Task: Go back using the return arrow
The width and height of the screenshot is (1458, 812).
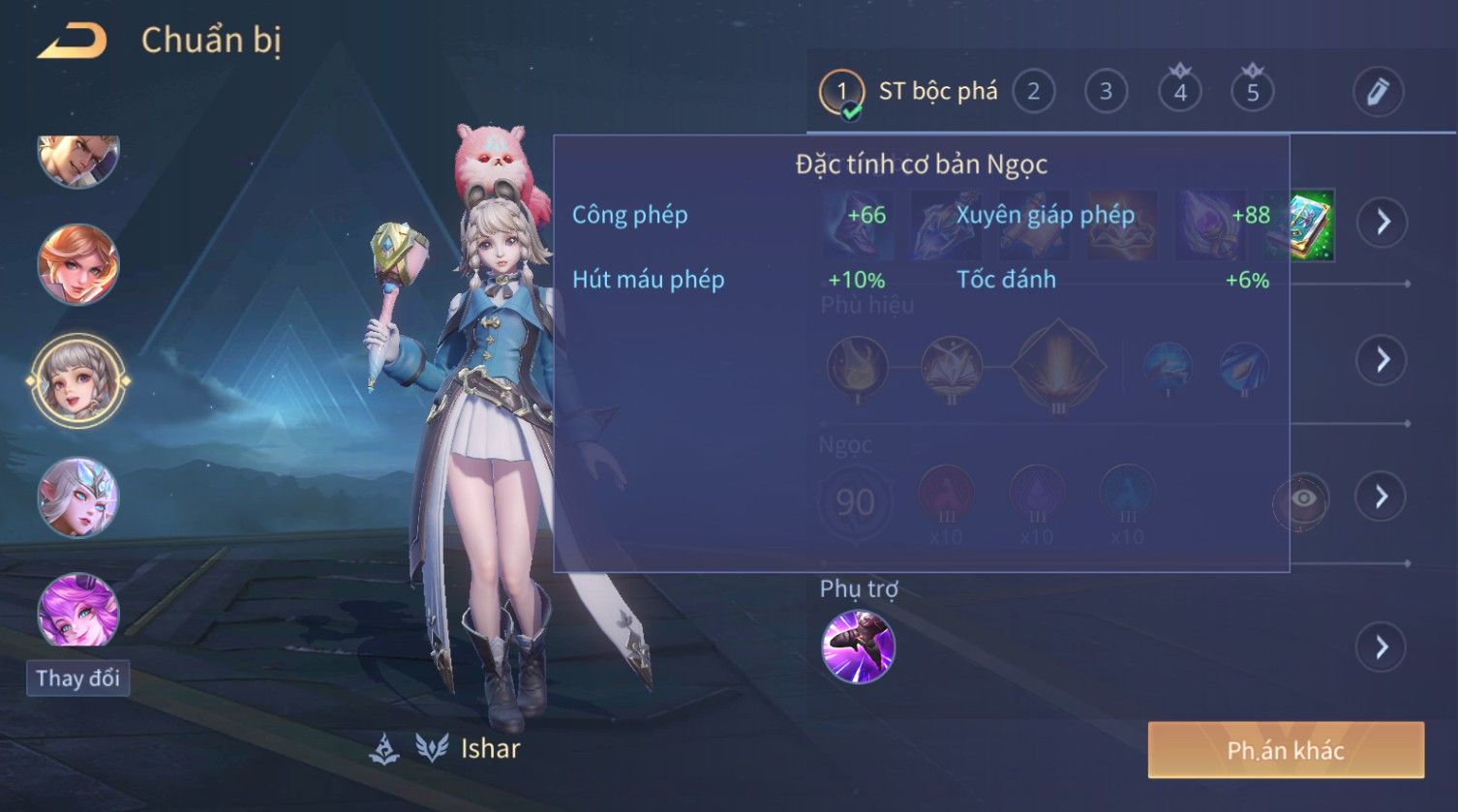Action: (71, 42)
